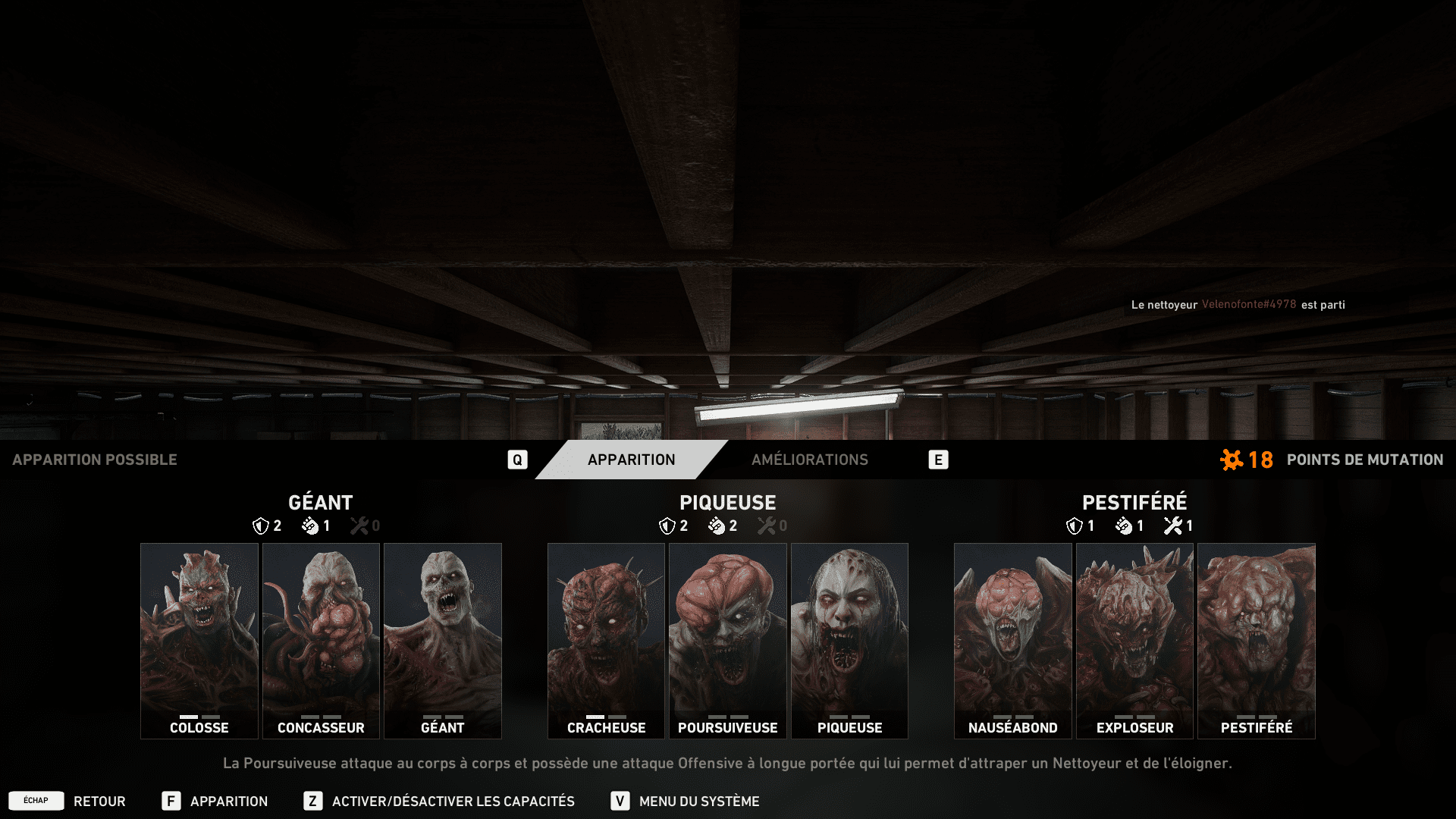Screen dimensions: 1456x819
Task: Pick the Concasseur mutation card
Action: tap(321, 641)
